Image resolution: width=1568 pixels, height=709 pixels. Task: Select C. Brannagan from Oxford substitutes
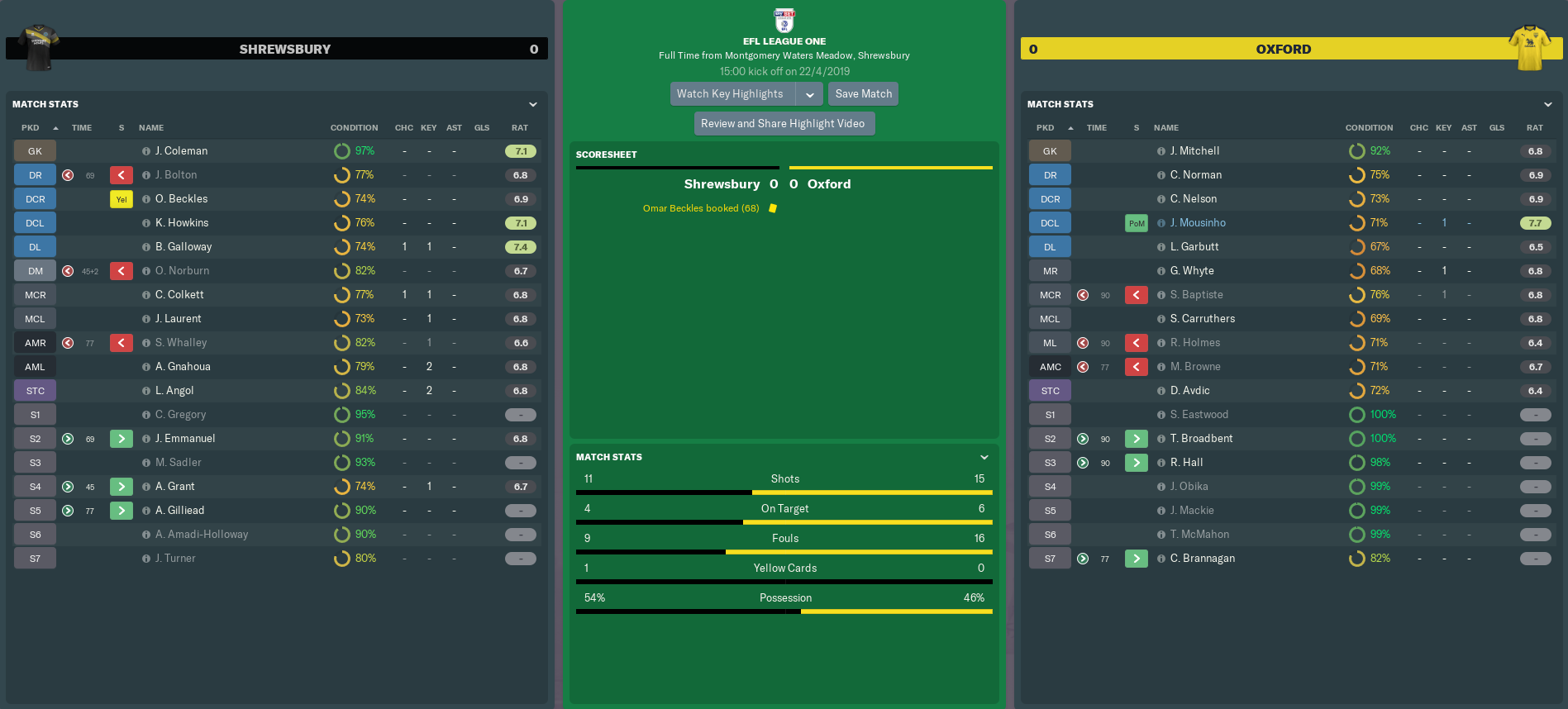[x=1203, y=559]
